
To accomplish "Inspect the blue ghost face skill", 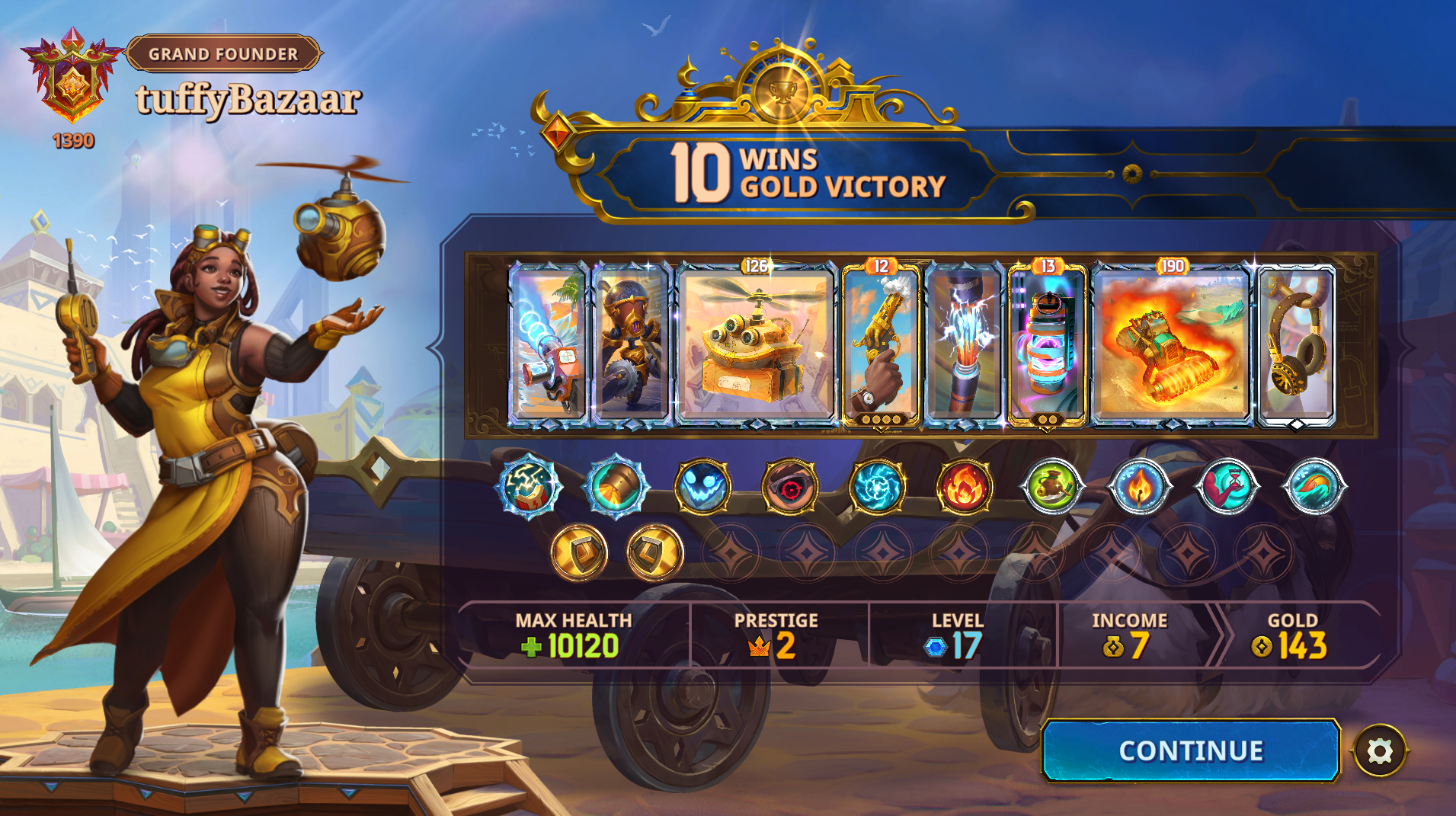I will pyautogui.click(x=702, y=486).
